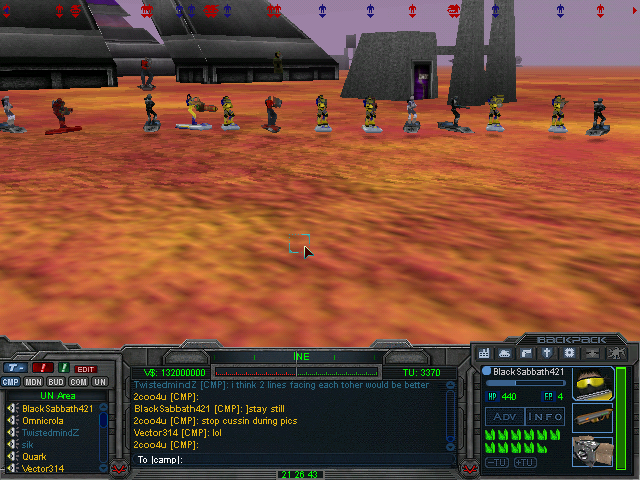Switch to the COM channel tab
640x480 pixels.
[78, 382]
